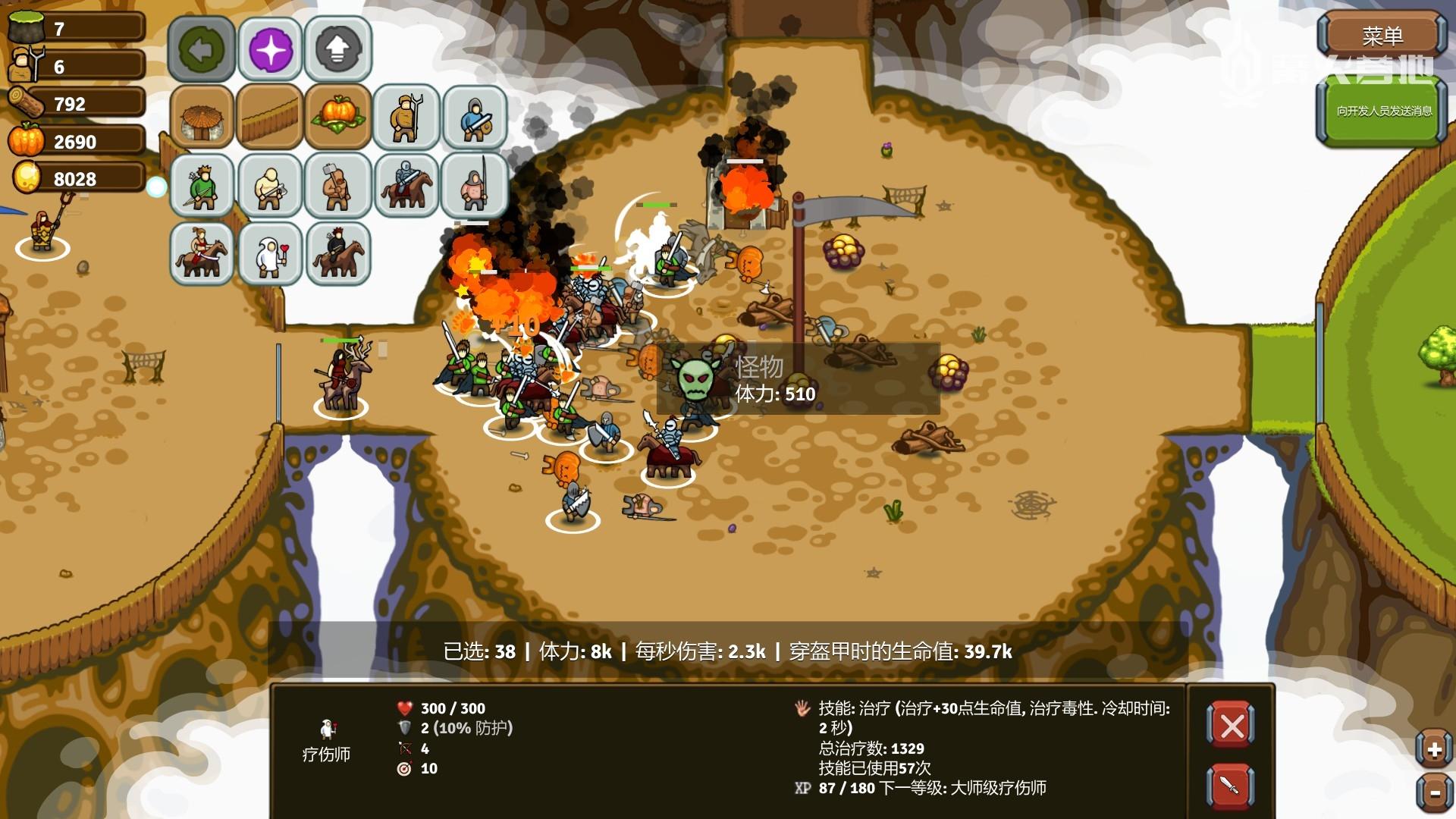Select the thatched hut building icon
This screenshot has height=819, width=1456.
(201, 117)
